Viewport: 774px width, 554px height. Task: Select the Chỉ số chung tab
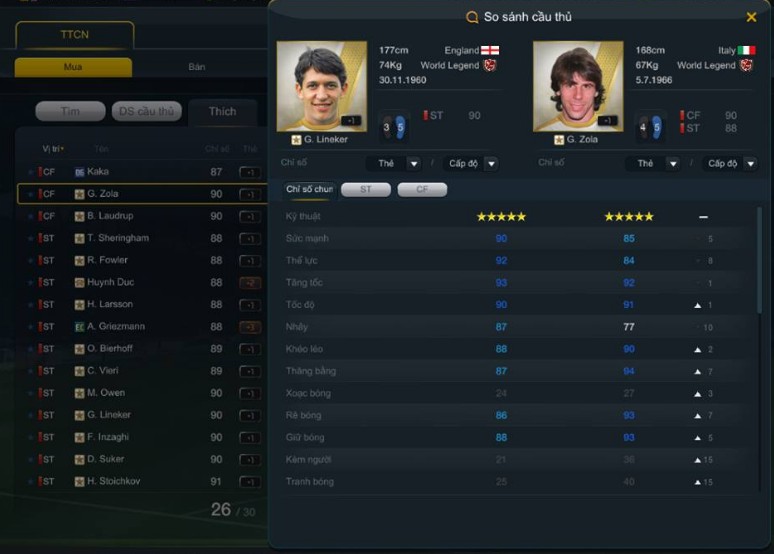point(308,189)
